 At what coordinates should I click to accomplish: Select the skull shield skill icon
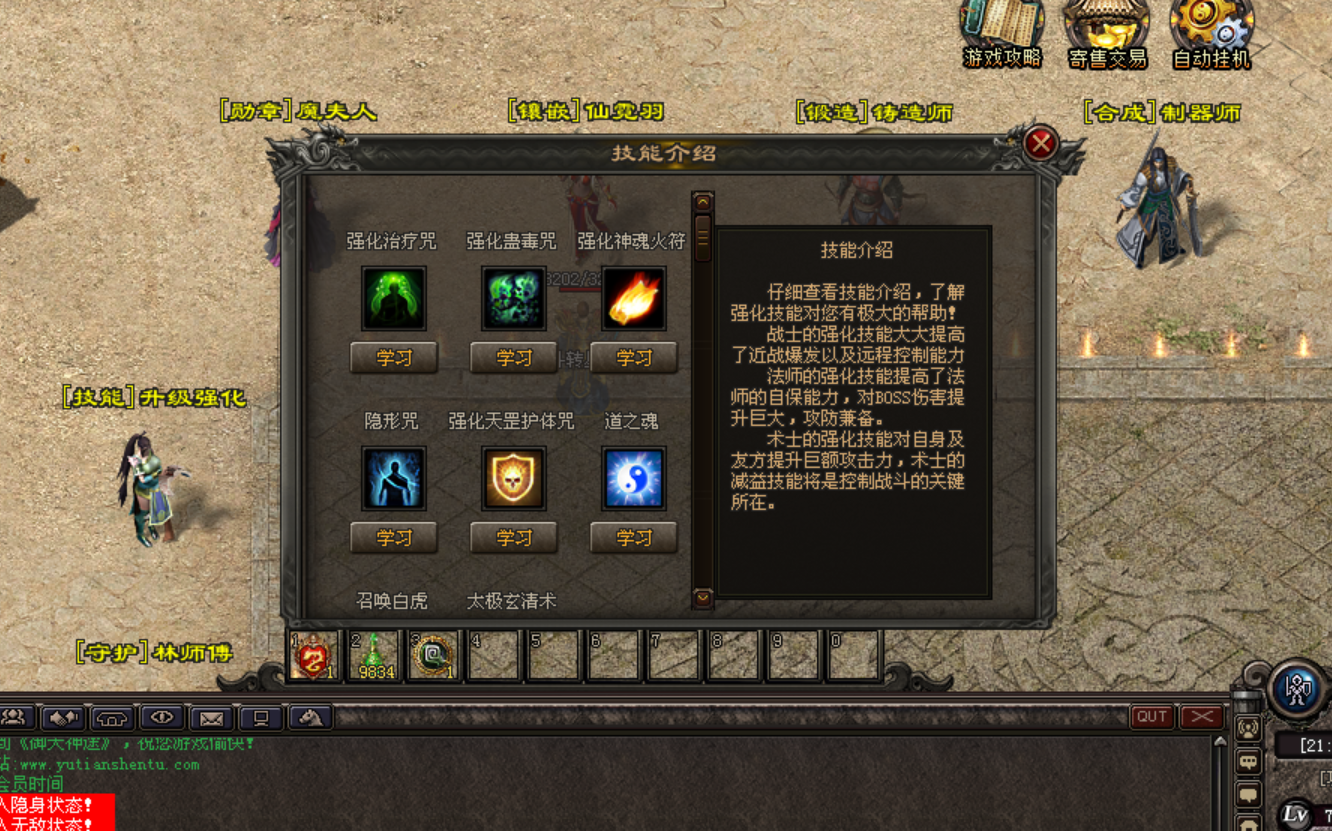tap(513, 479)
